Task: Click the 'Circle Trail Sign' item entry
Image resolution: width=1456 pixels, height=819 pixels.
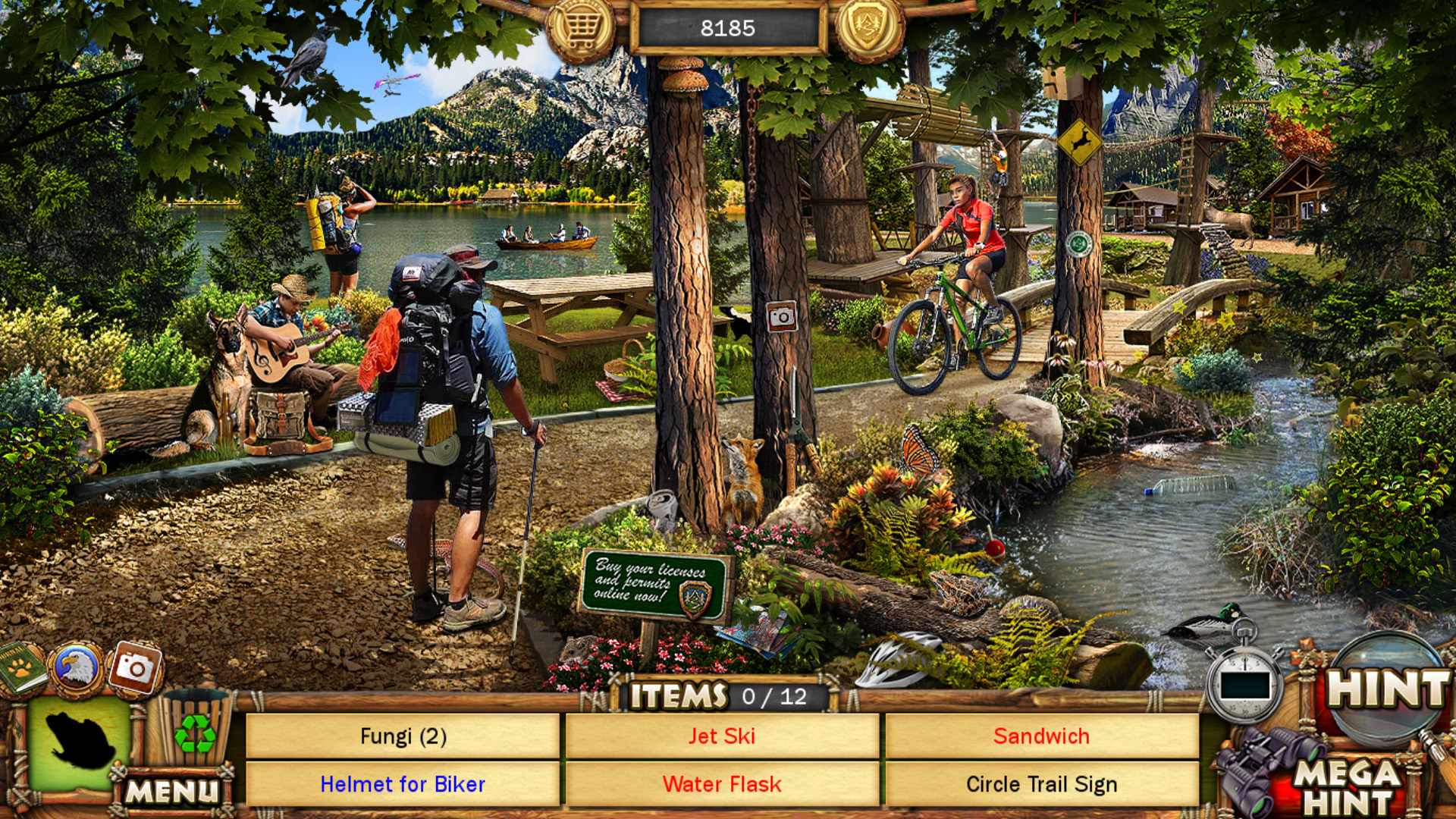Action: coord(1040,785)
